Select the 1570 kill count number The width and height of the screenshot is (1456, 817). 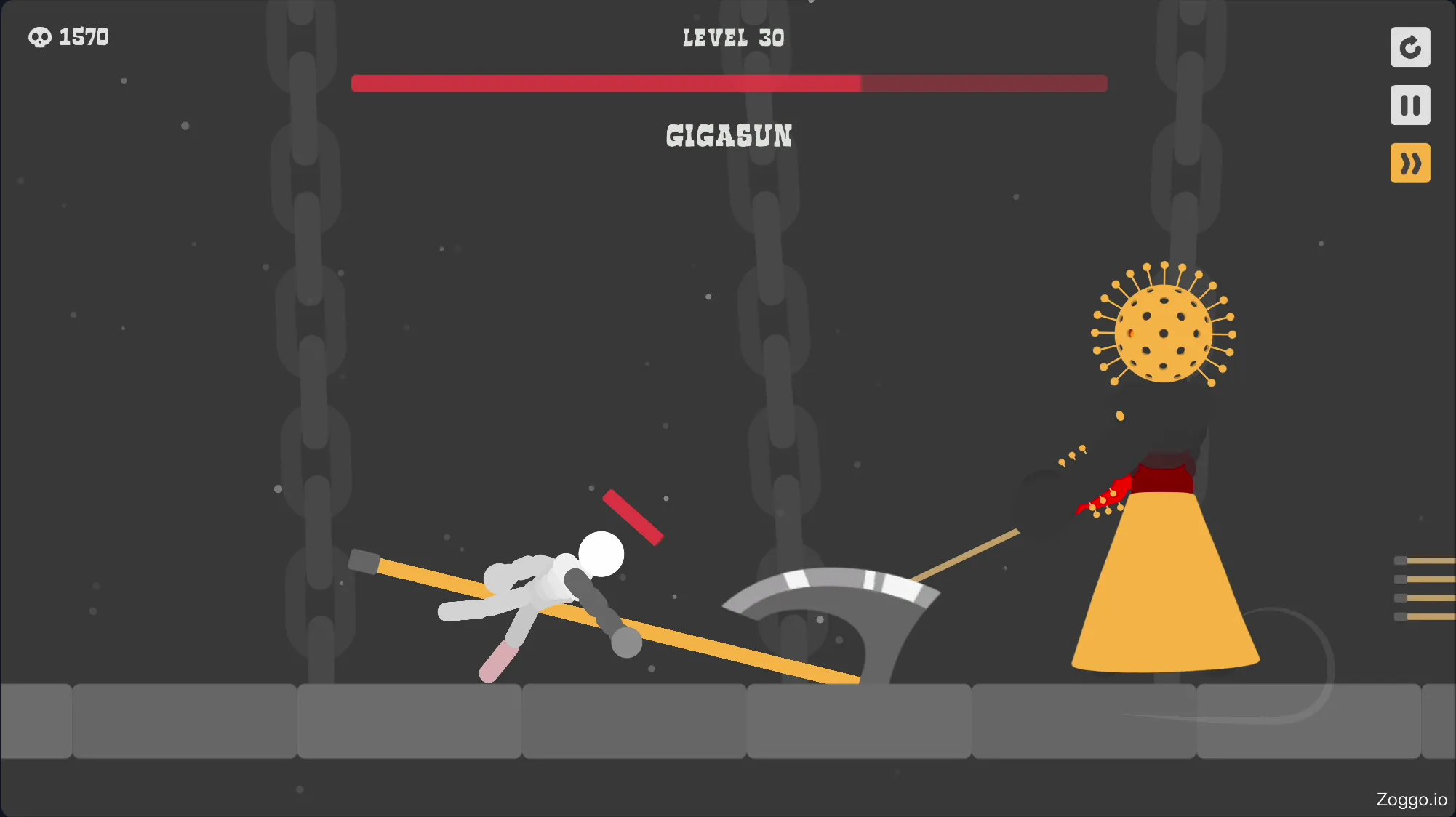84,36
